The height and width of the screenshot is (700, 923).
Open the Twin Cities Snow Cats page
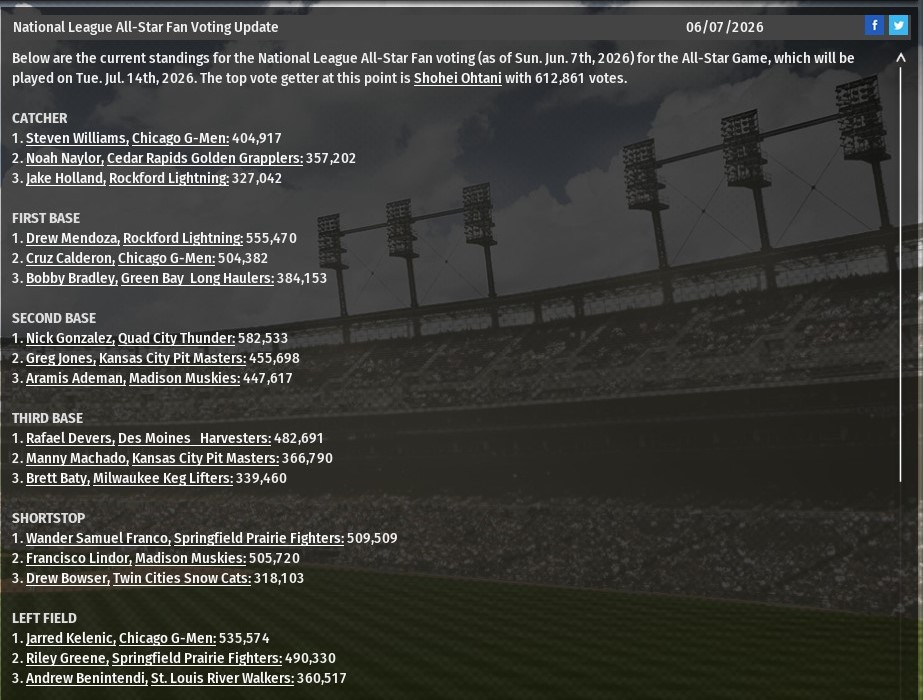181,578
